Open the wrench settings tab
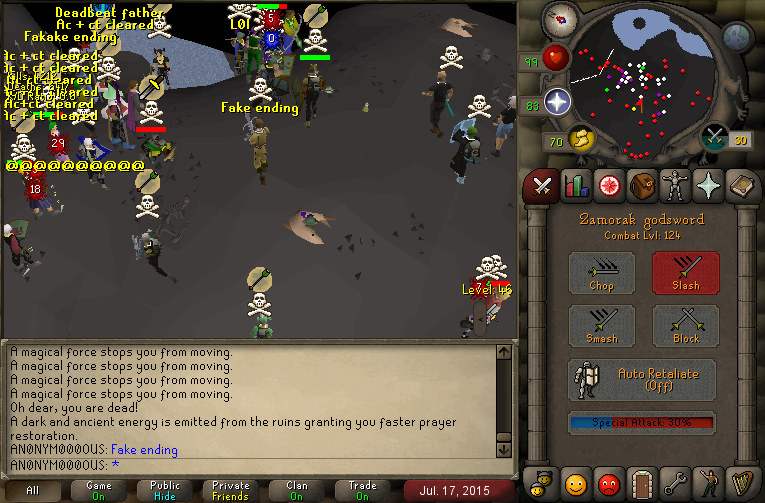765x503 pixels. 674,484
